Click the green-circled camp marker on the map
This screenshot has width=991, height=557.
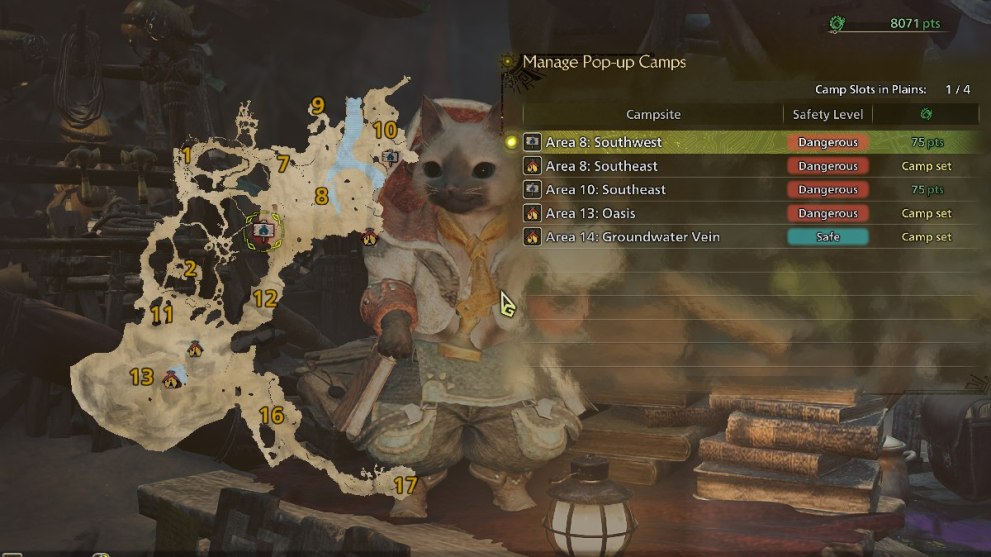[263, 231]
